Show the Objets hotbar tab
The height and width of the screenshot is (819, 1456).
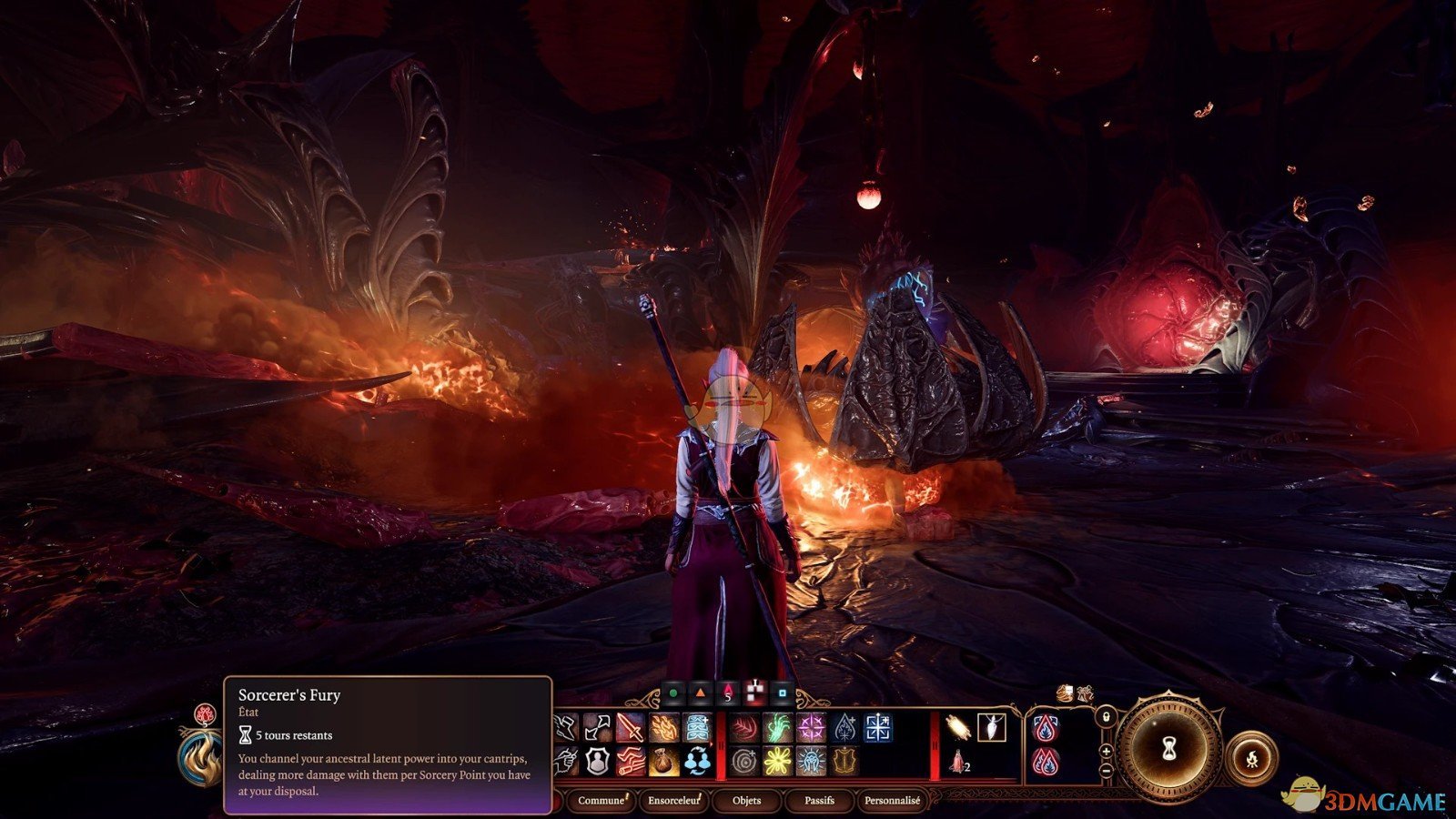[747, 801]
